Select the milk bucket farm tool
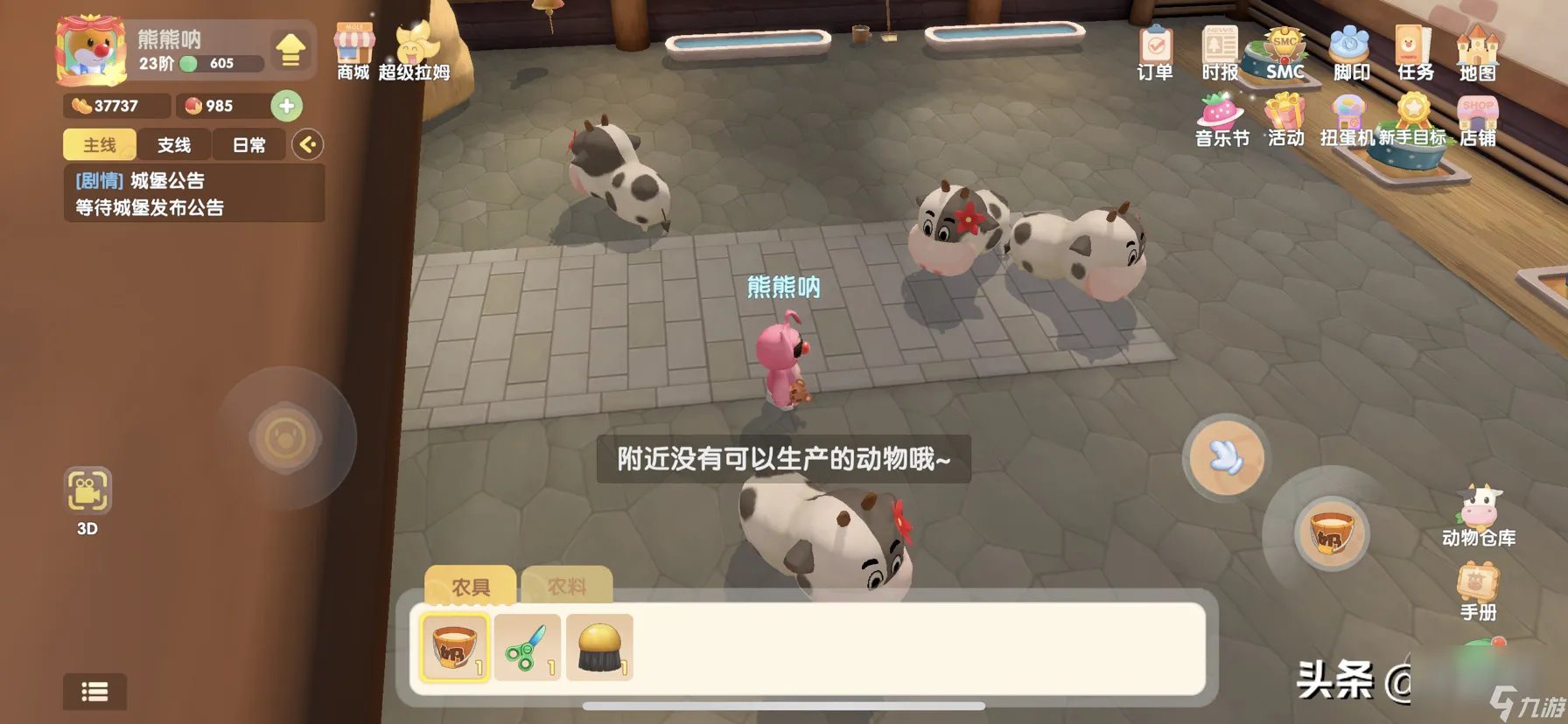The image size is (1568, 724). tap(456, 649)
